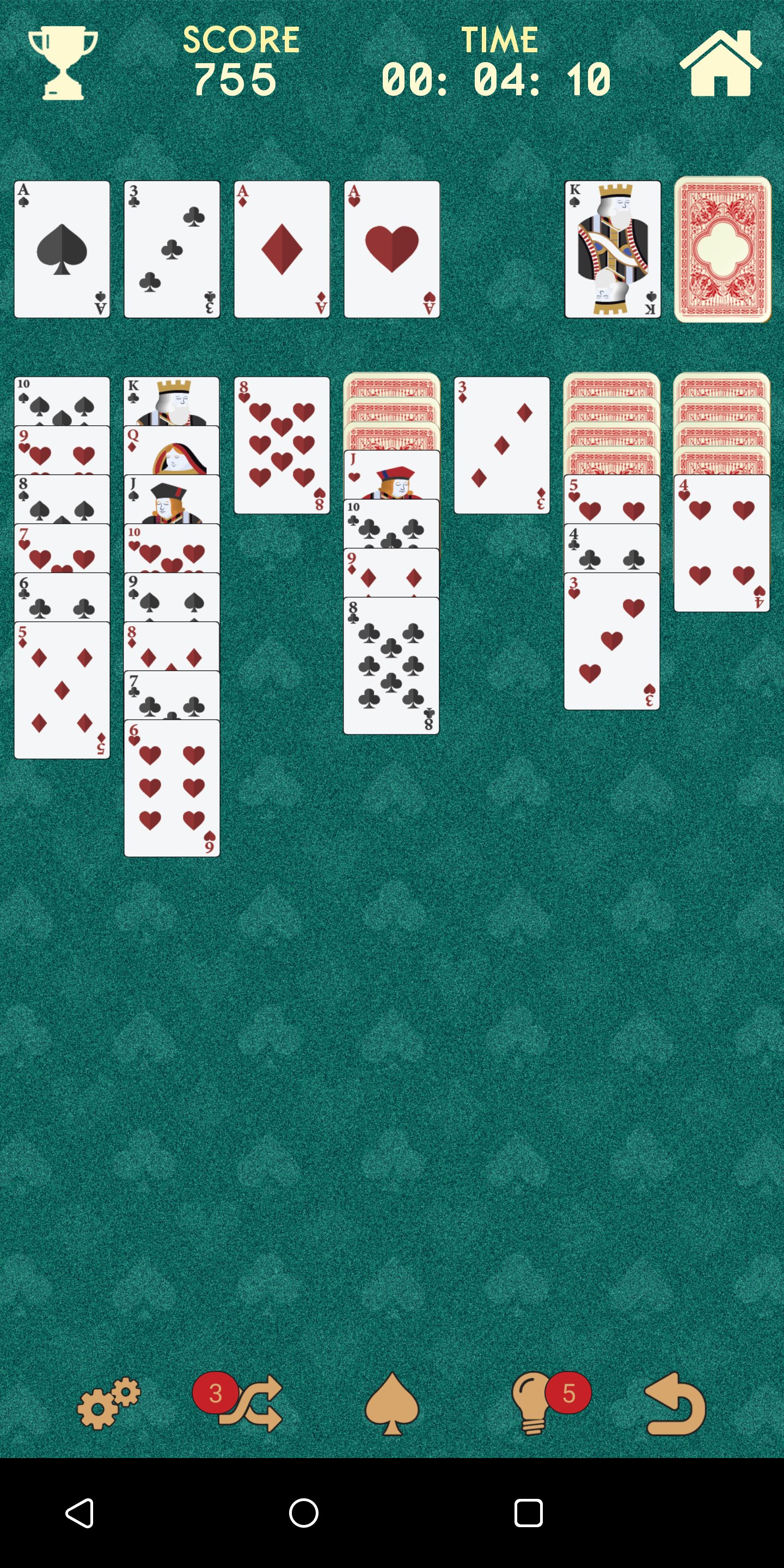Screen dimensions: 784x1568
Task: Tap the red card back stock pile
Action: coord(721,248)
